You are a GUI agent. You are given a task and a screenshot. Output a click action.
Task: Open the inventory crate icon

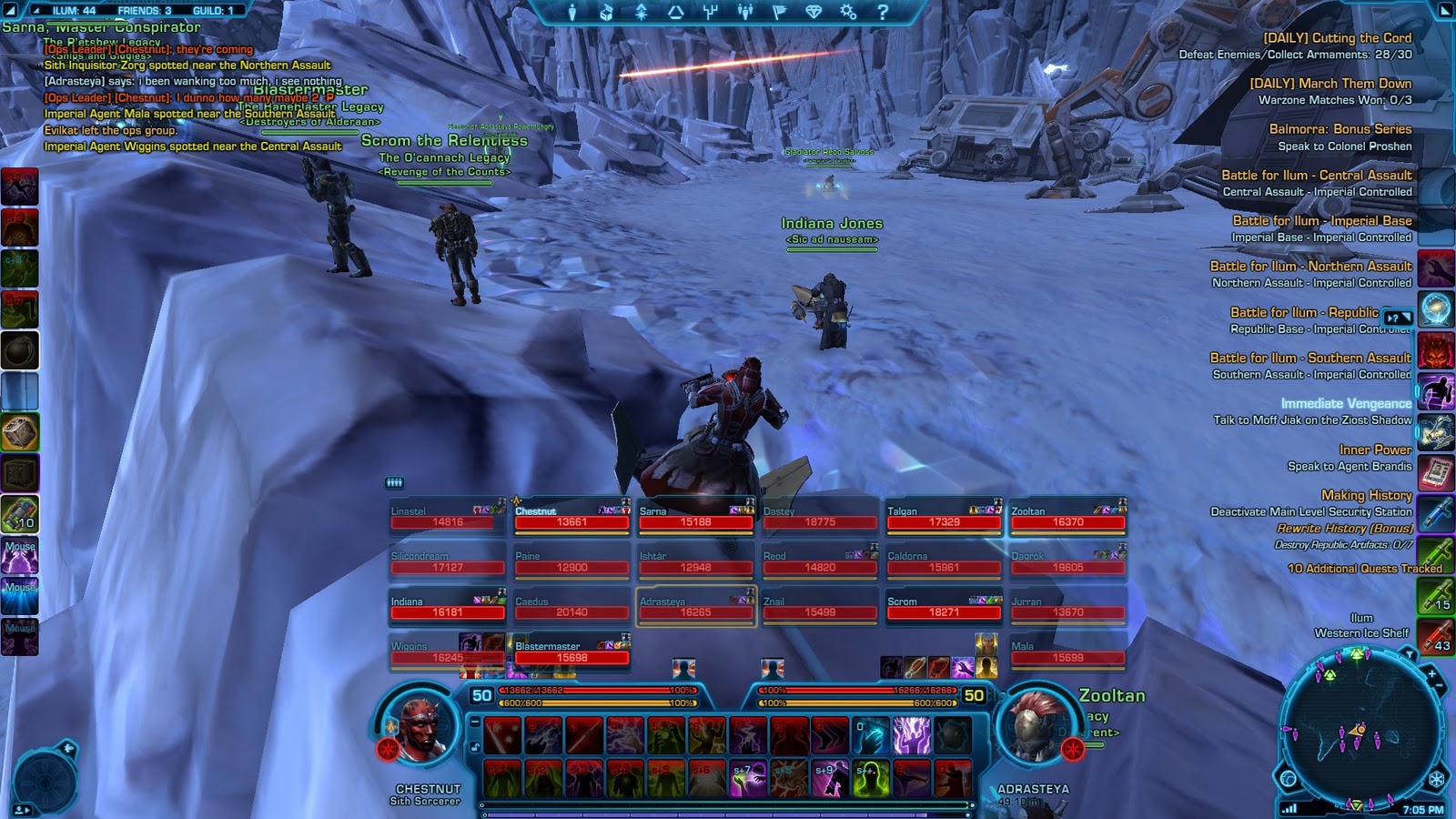606,12
